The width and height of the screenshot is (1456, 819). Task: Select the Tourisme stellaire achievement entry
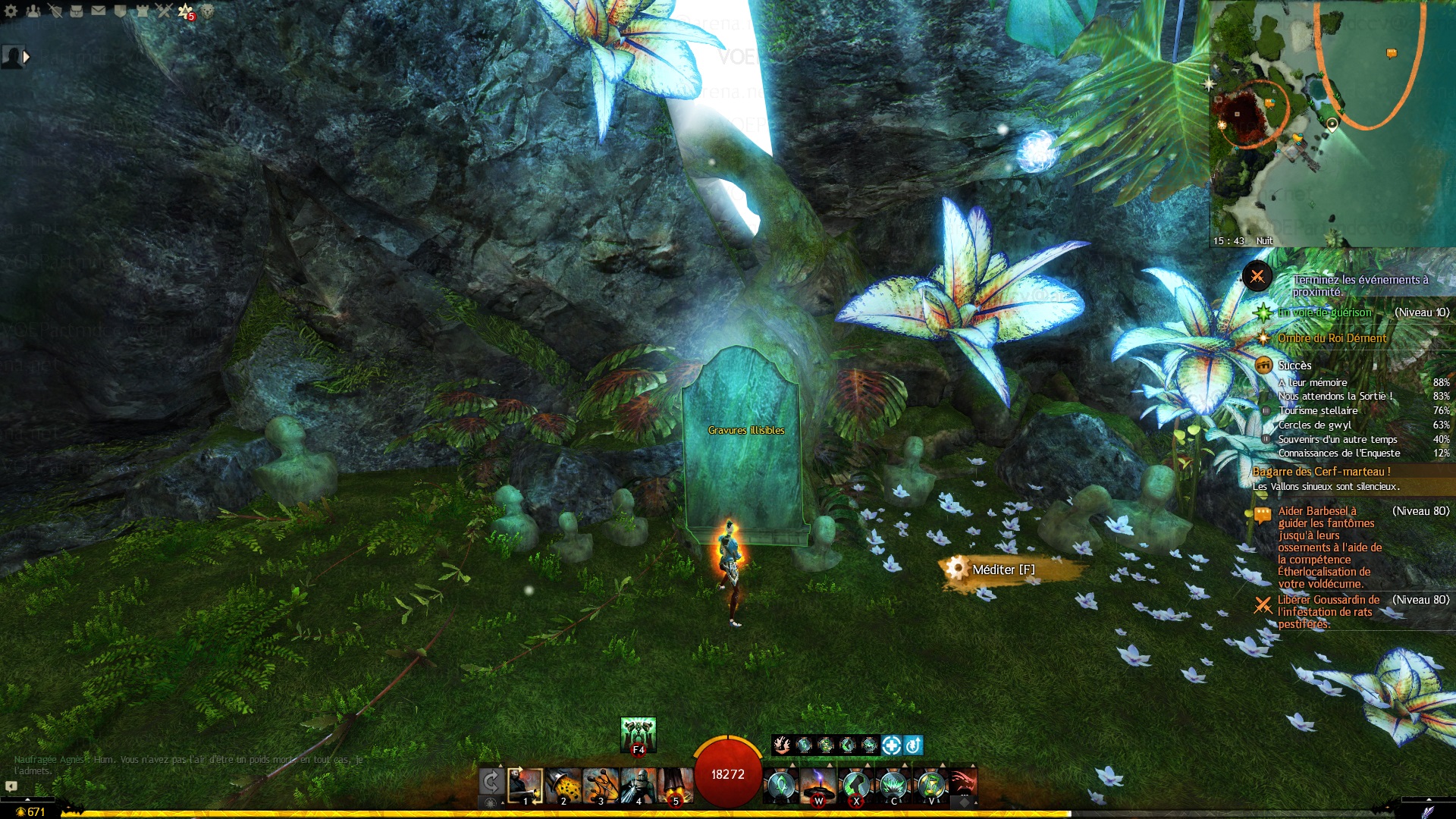(1318, 410)
